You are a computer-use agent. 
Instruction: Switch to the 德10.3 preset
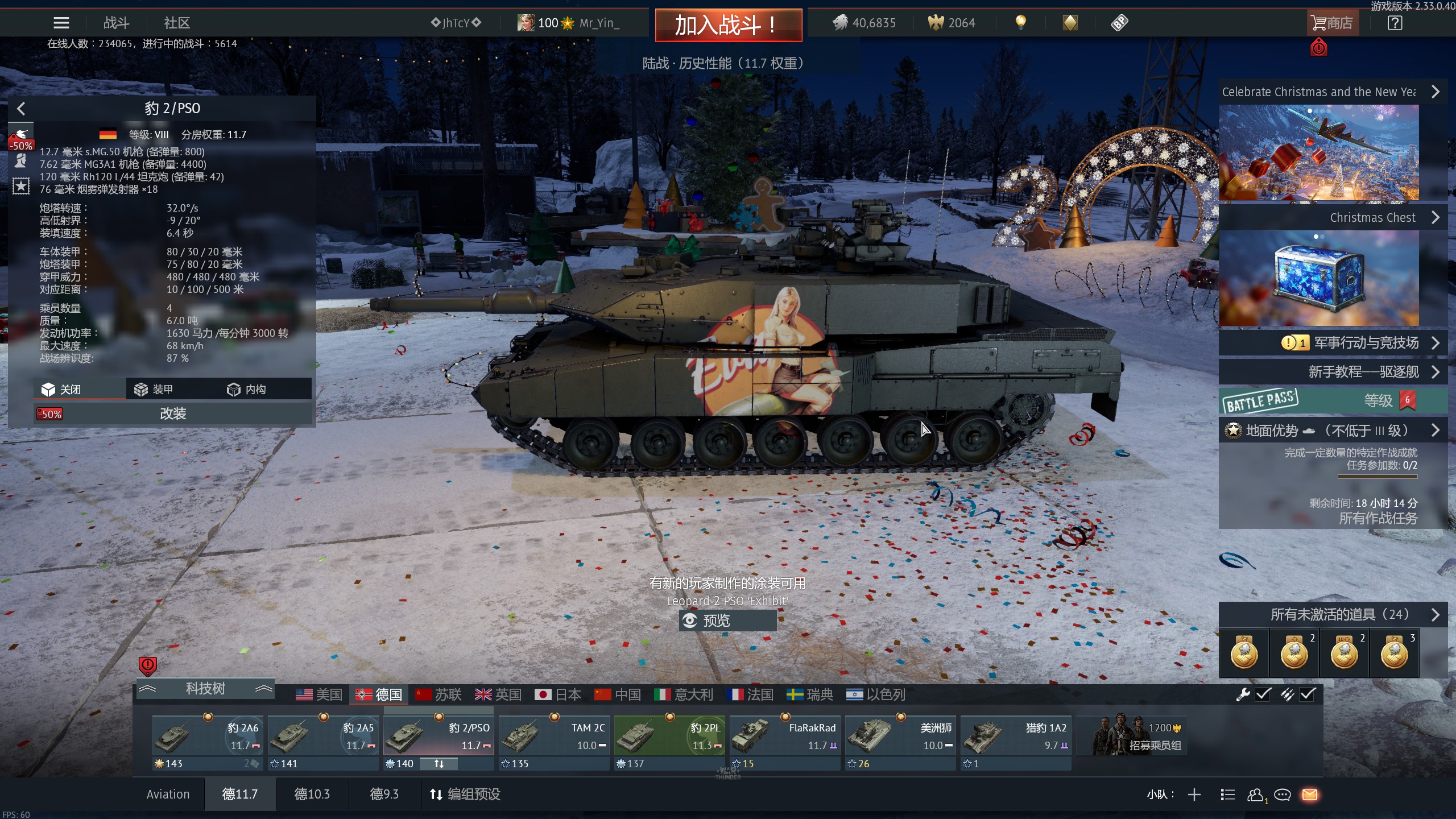click(x=312, y=794)
